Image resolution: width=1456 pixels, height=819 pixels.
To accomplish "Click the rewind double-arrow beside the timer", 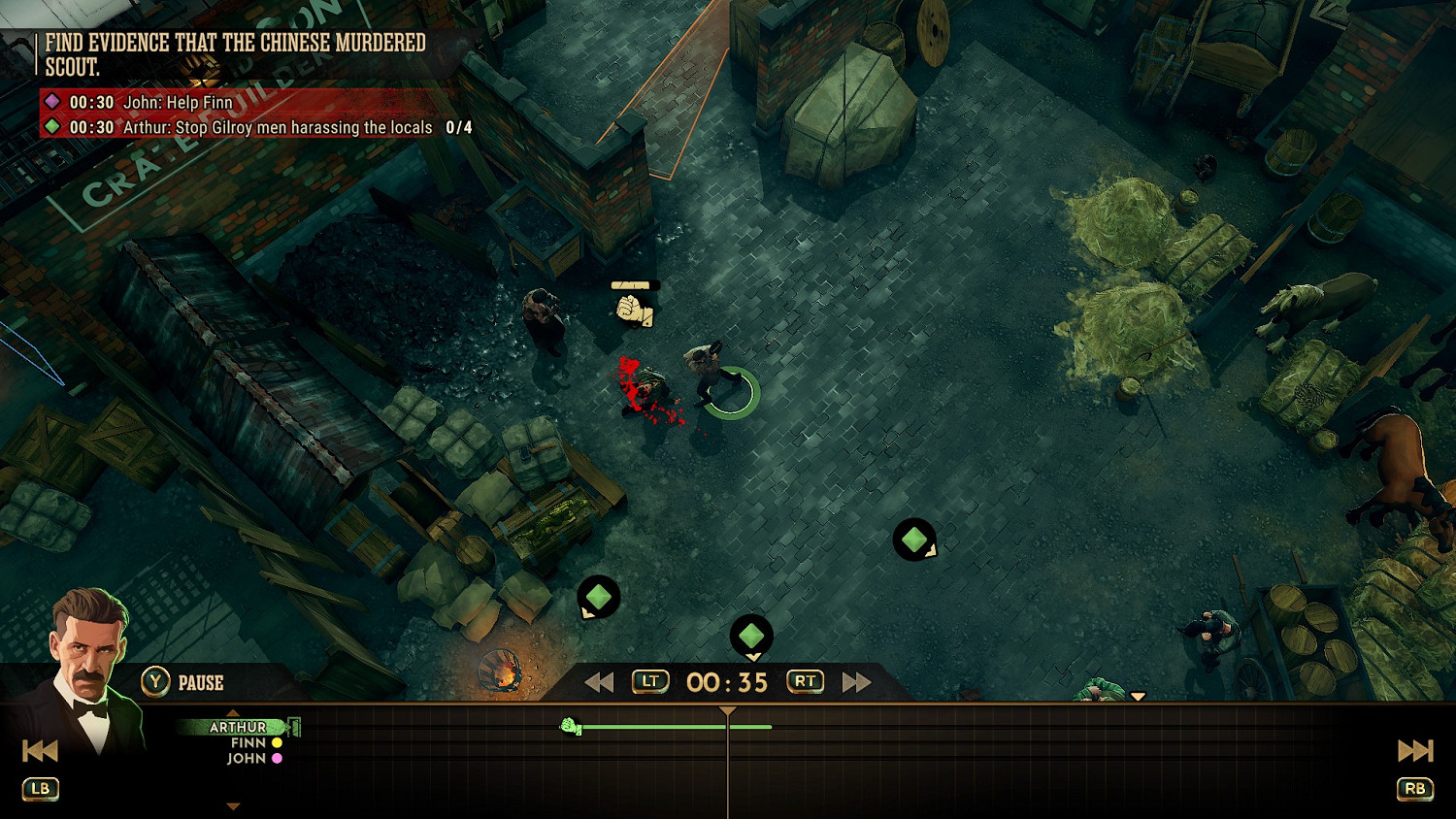I will [599, 682].
